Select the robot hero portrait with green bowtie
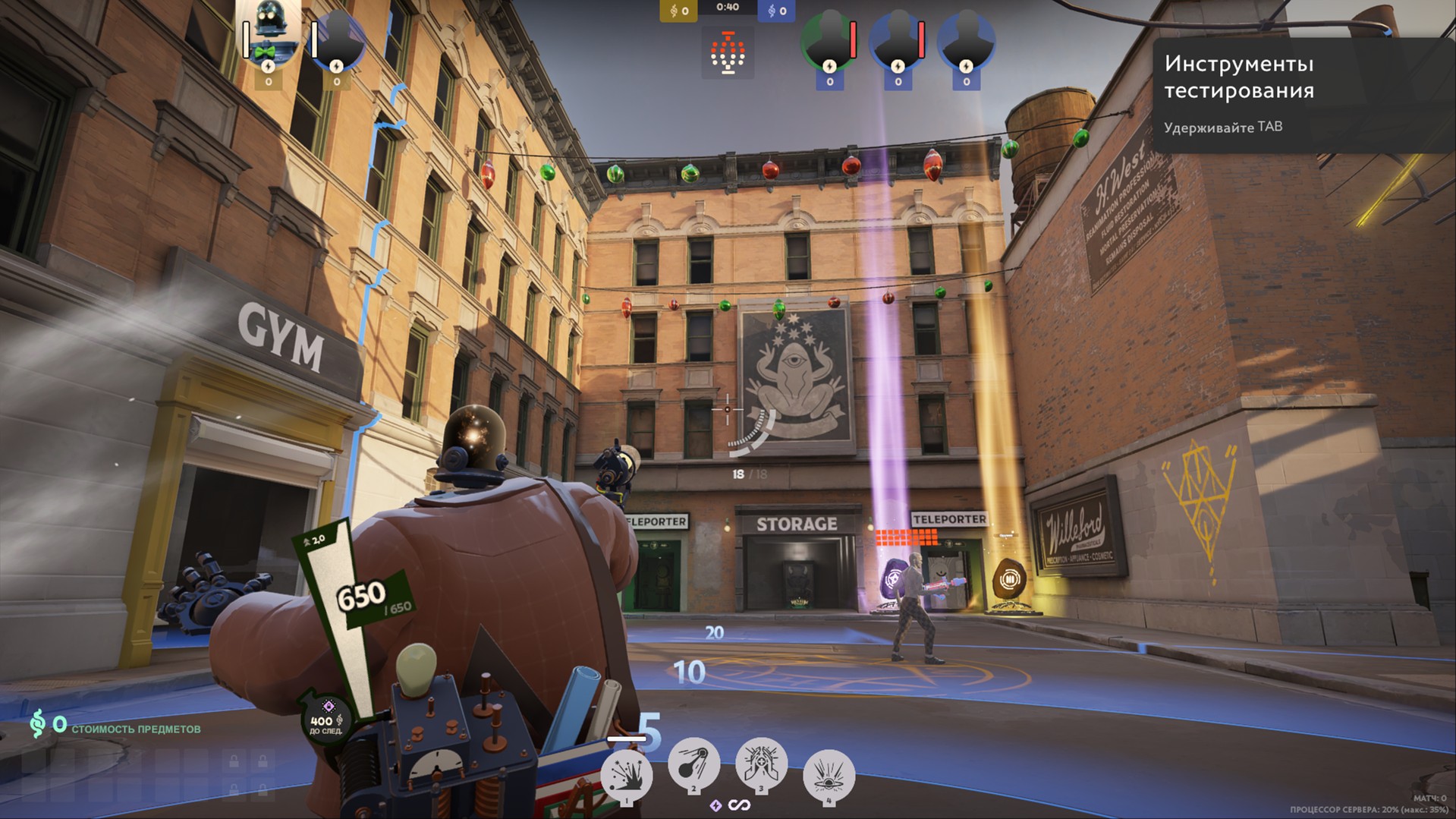The height and width of the screenshot is (819, 1456). click(x=268, y=34)
